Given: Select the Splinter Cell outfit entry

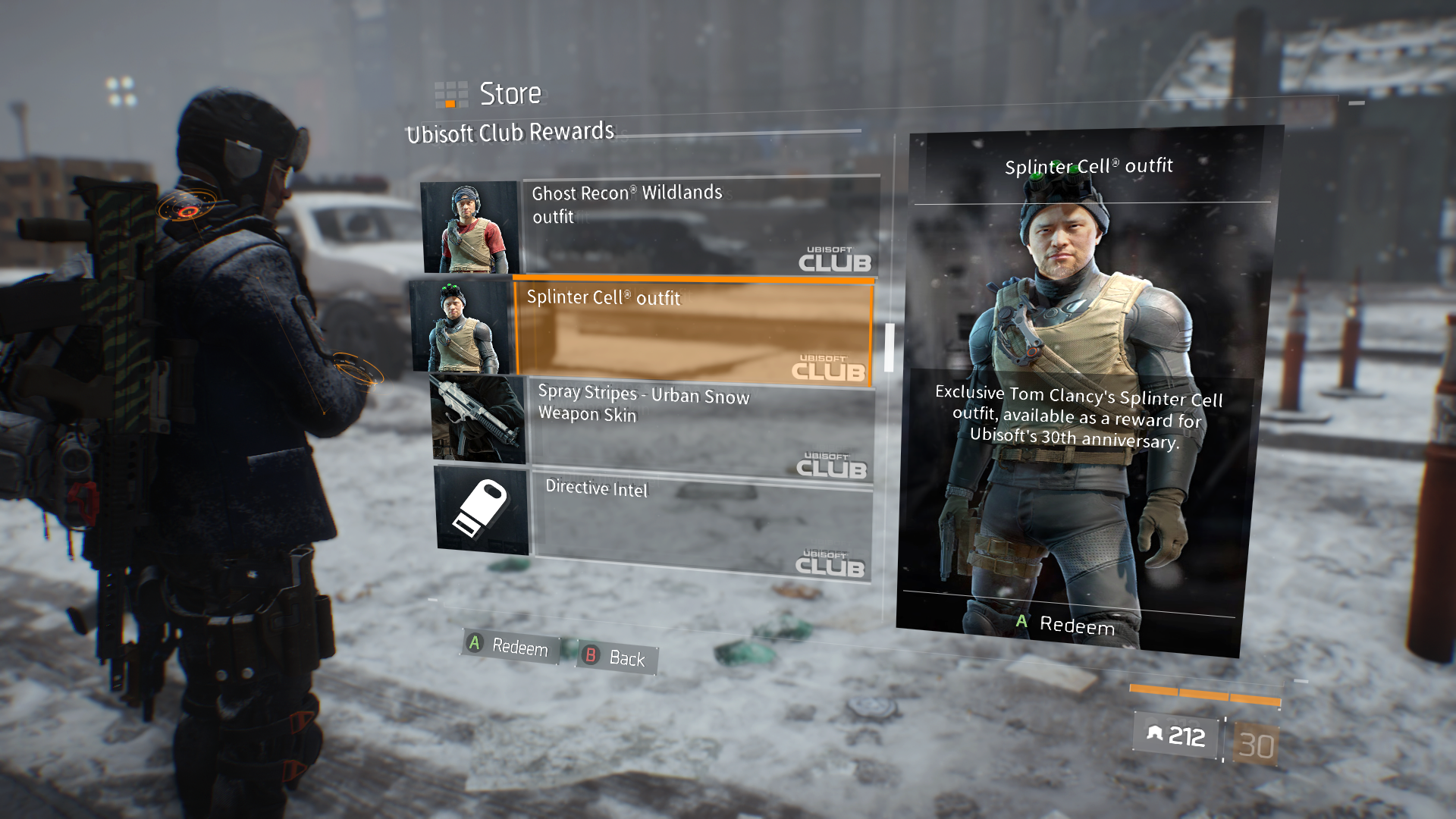Looking at the screenshot, I should click(682, 330).
